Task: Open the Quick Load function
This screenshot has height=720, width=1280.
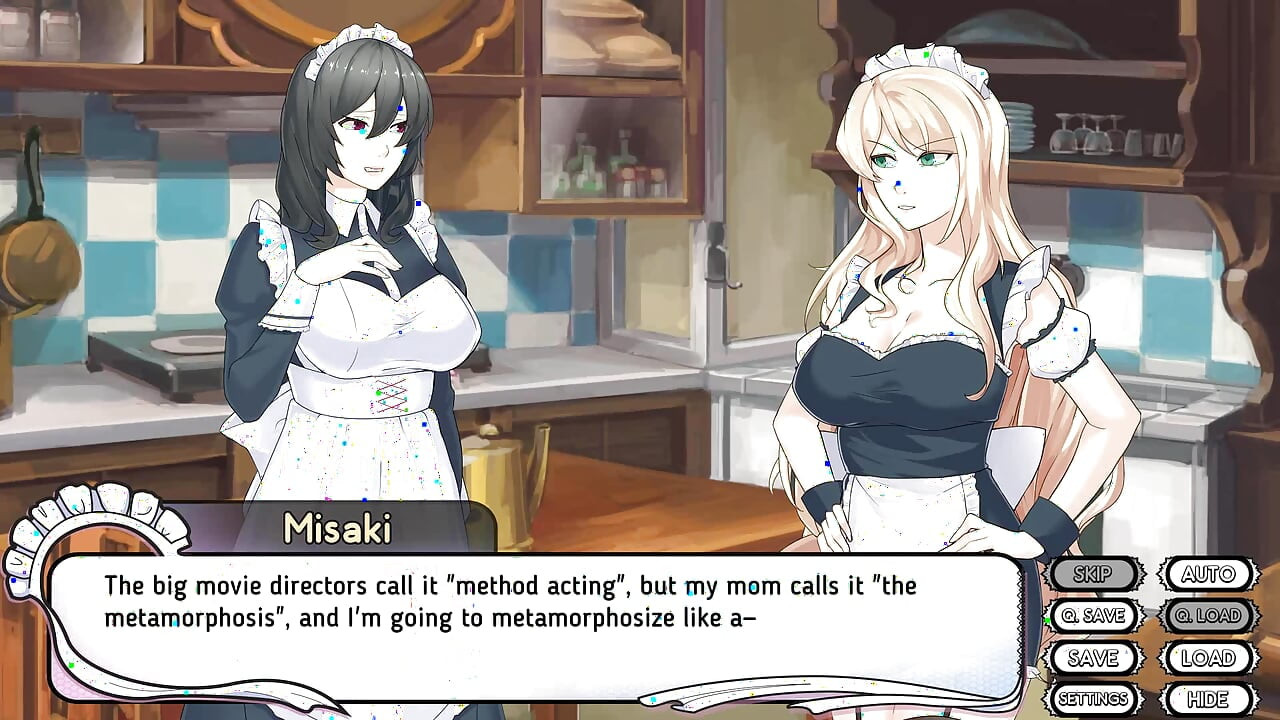Action: [1207, 616]
